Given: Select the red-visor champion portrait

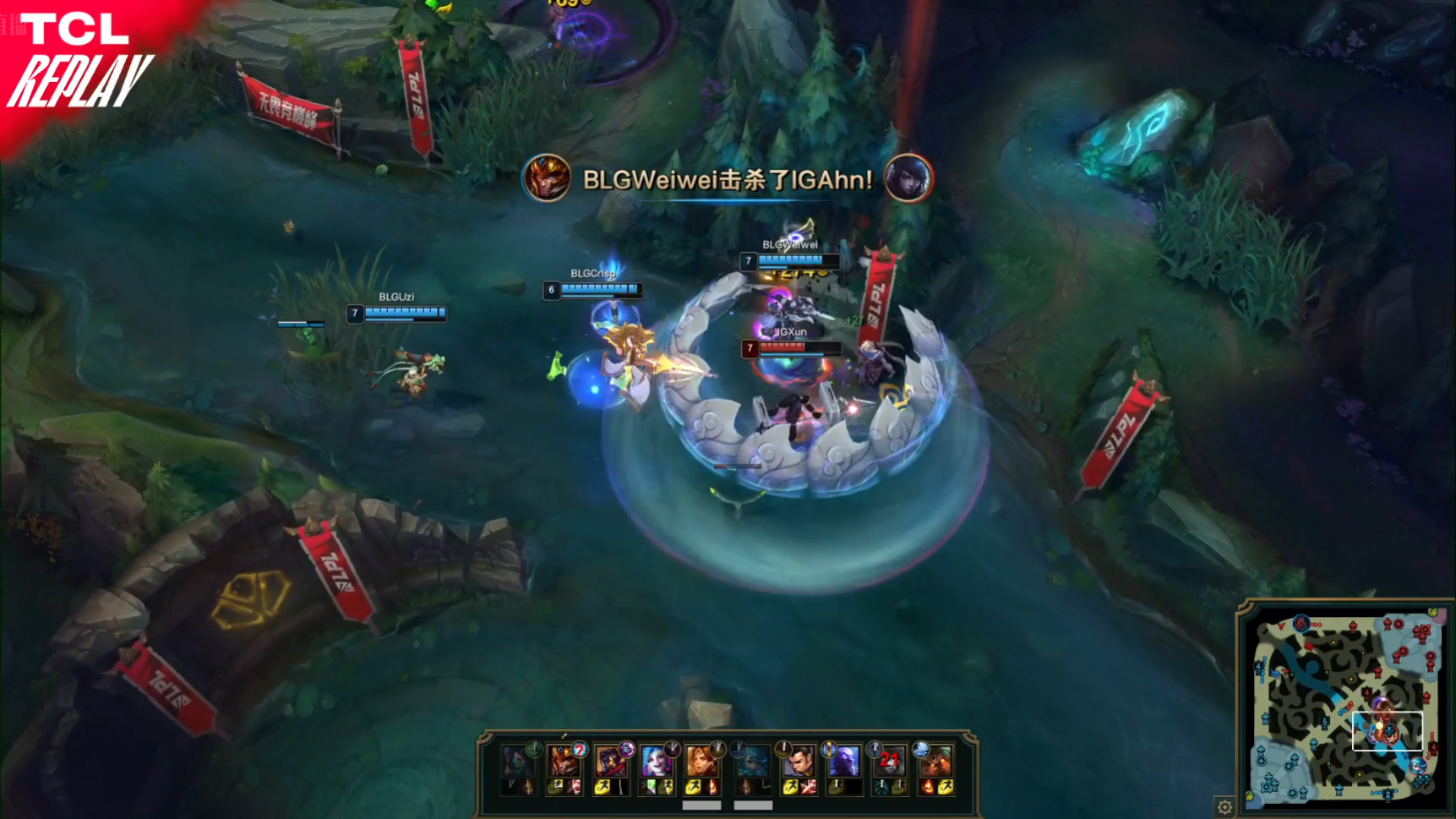Looking at the screenshot, I should pos(609,762).
